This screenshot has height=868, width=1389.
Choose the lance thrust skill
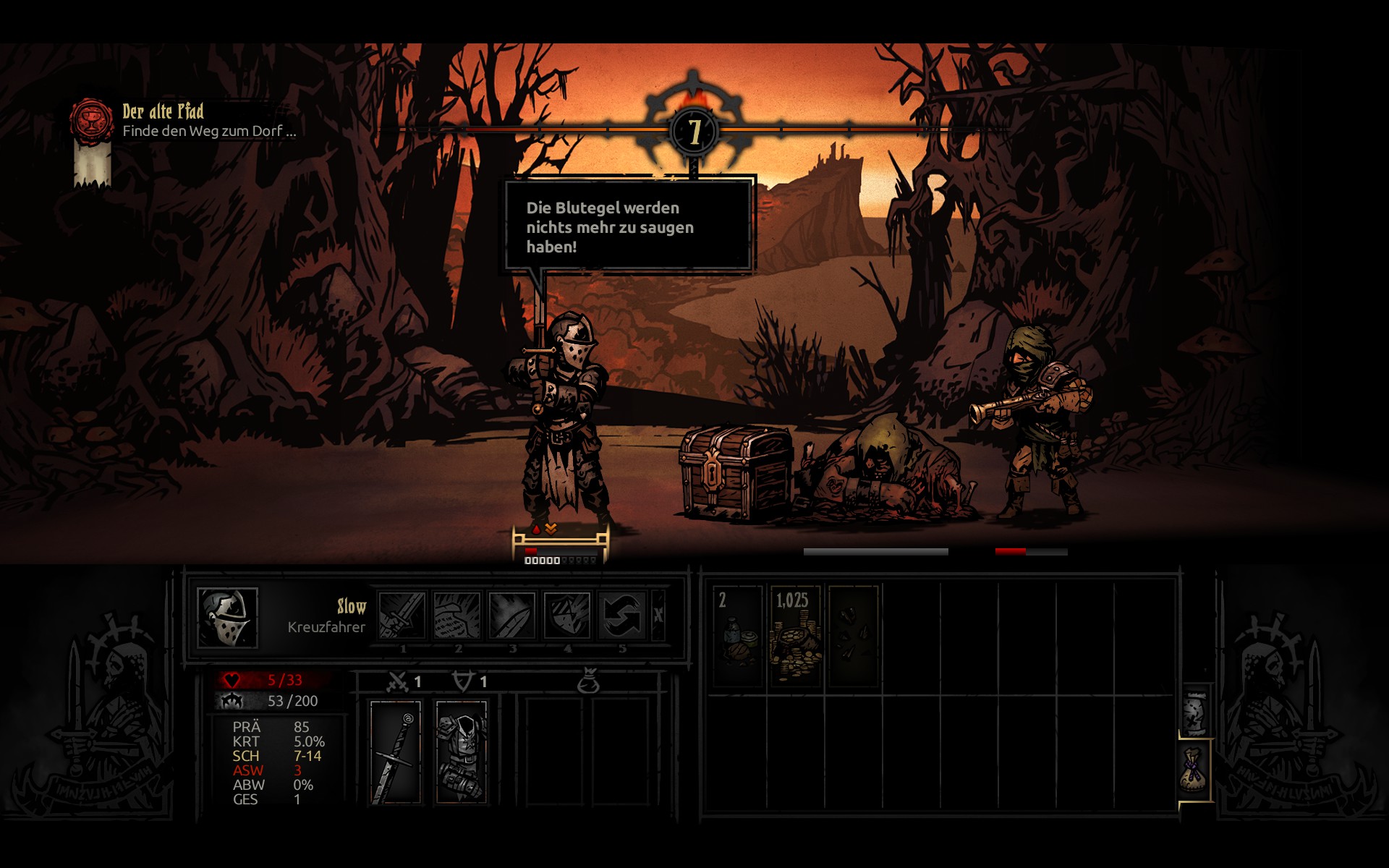pyautogui.click(x=511, y=616)
